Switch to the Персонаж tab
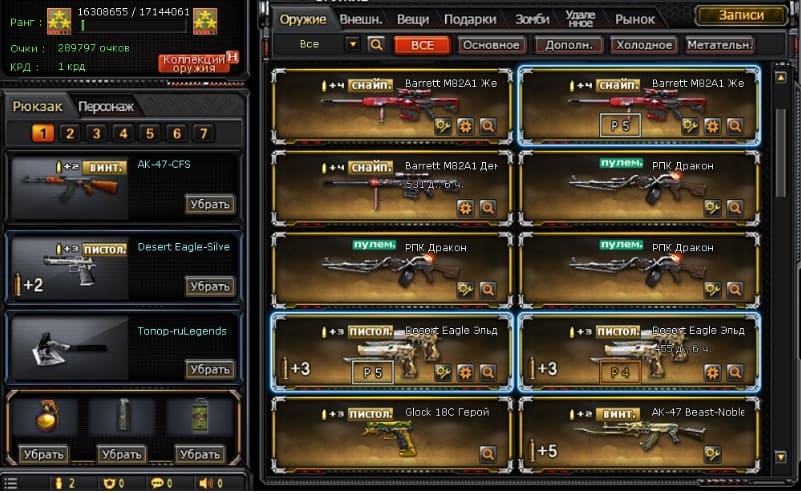 click(x=105, y=107)
